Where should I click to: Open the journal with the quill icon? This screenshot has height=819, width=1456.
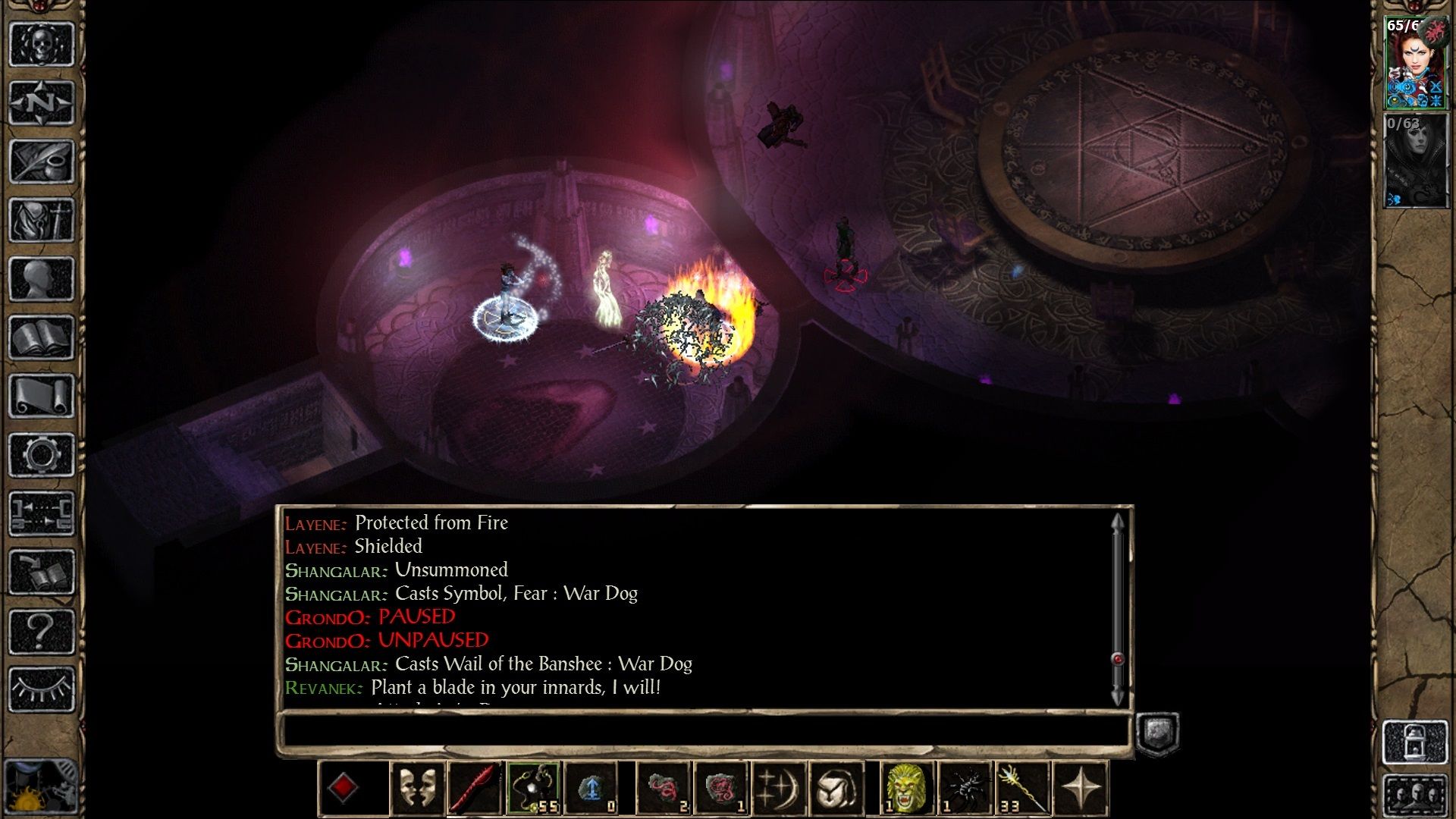pos(41,161)
